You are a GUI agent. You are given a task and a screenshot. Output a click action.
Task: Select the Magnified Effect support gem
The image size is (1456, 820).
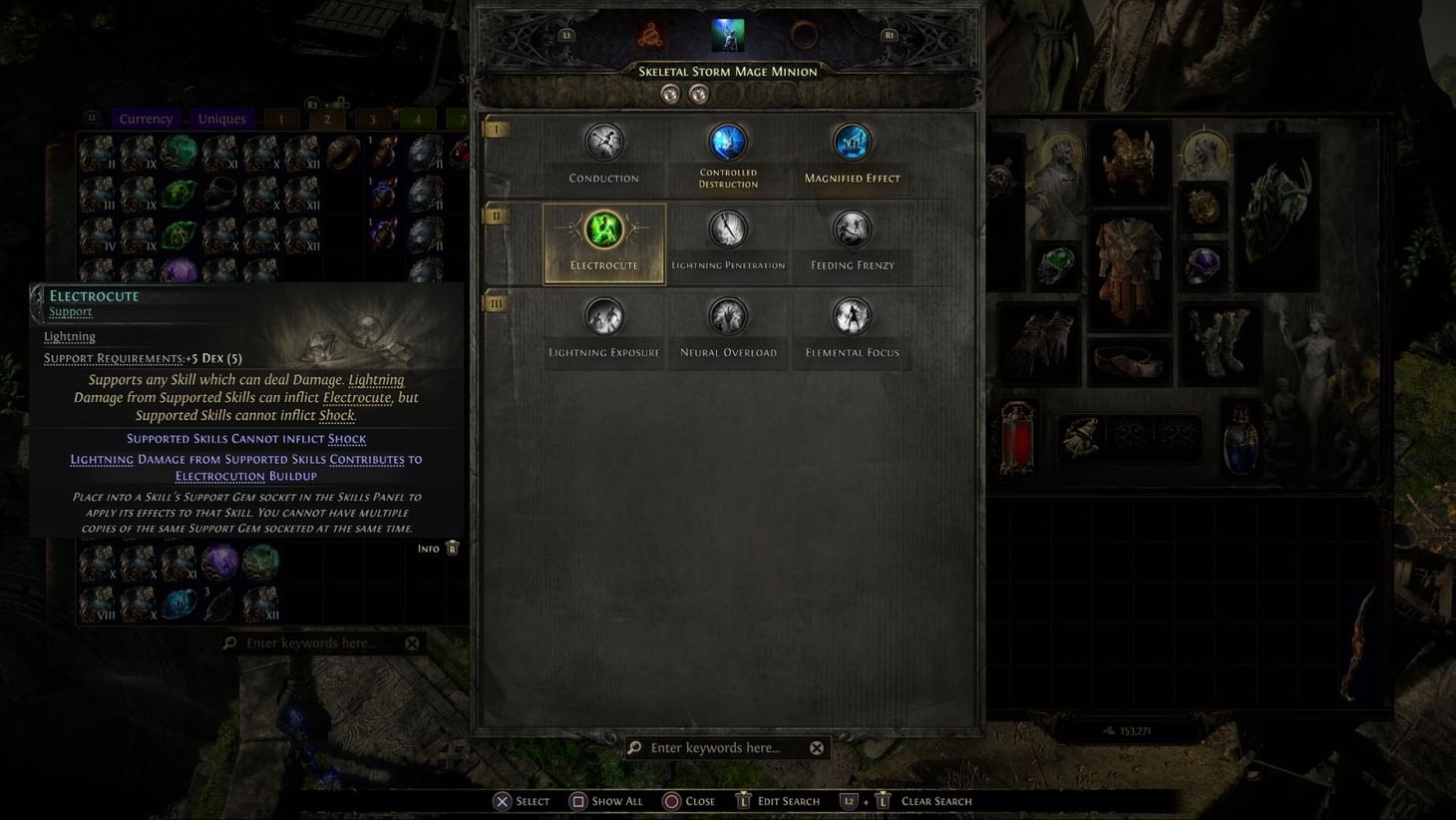tap(852, 142)
